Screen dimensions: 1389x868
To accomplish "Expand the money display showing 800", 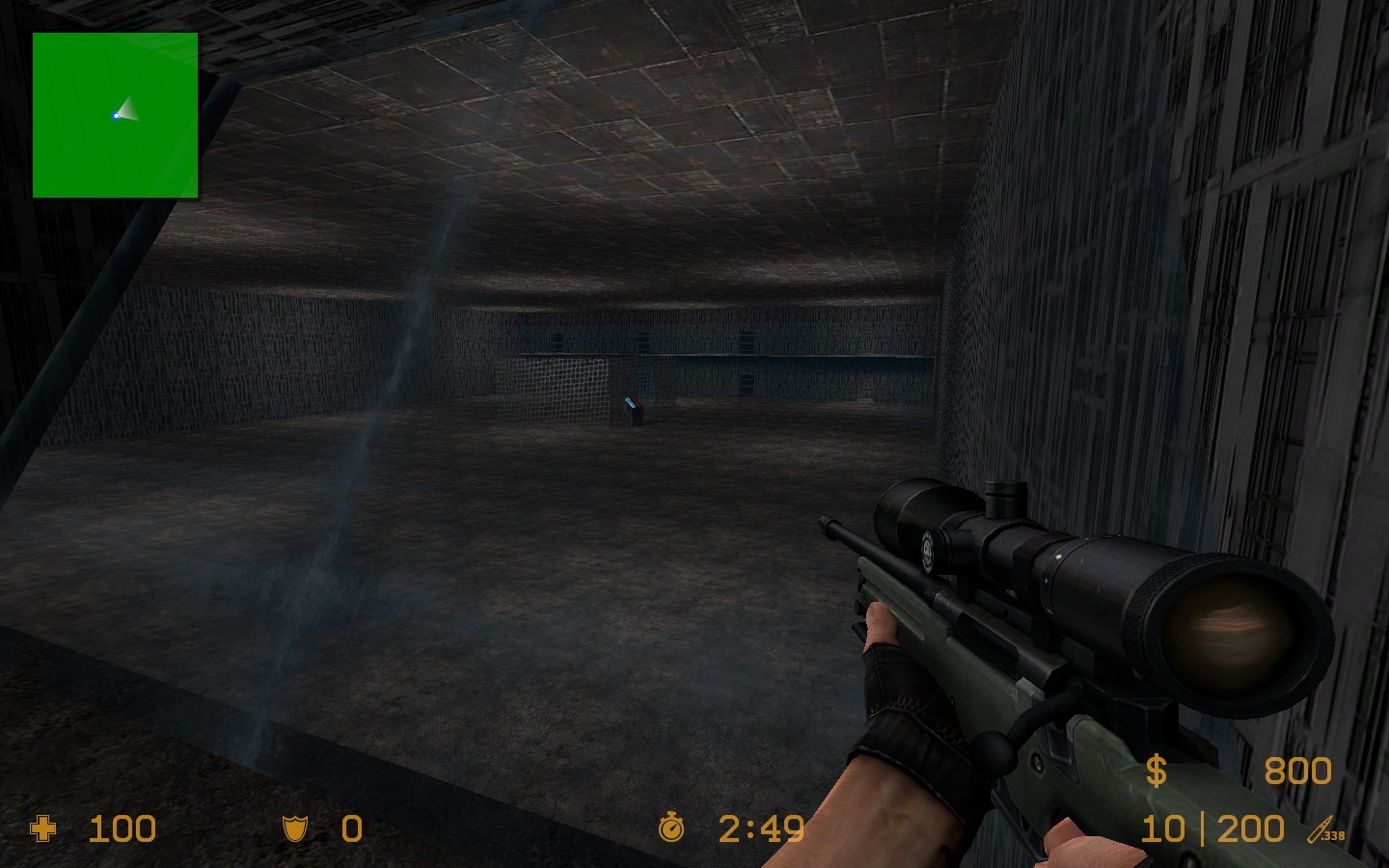I will point(1296,770).
